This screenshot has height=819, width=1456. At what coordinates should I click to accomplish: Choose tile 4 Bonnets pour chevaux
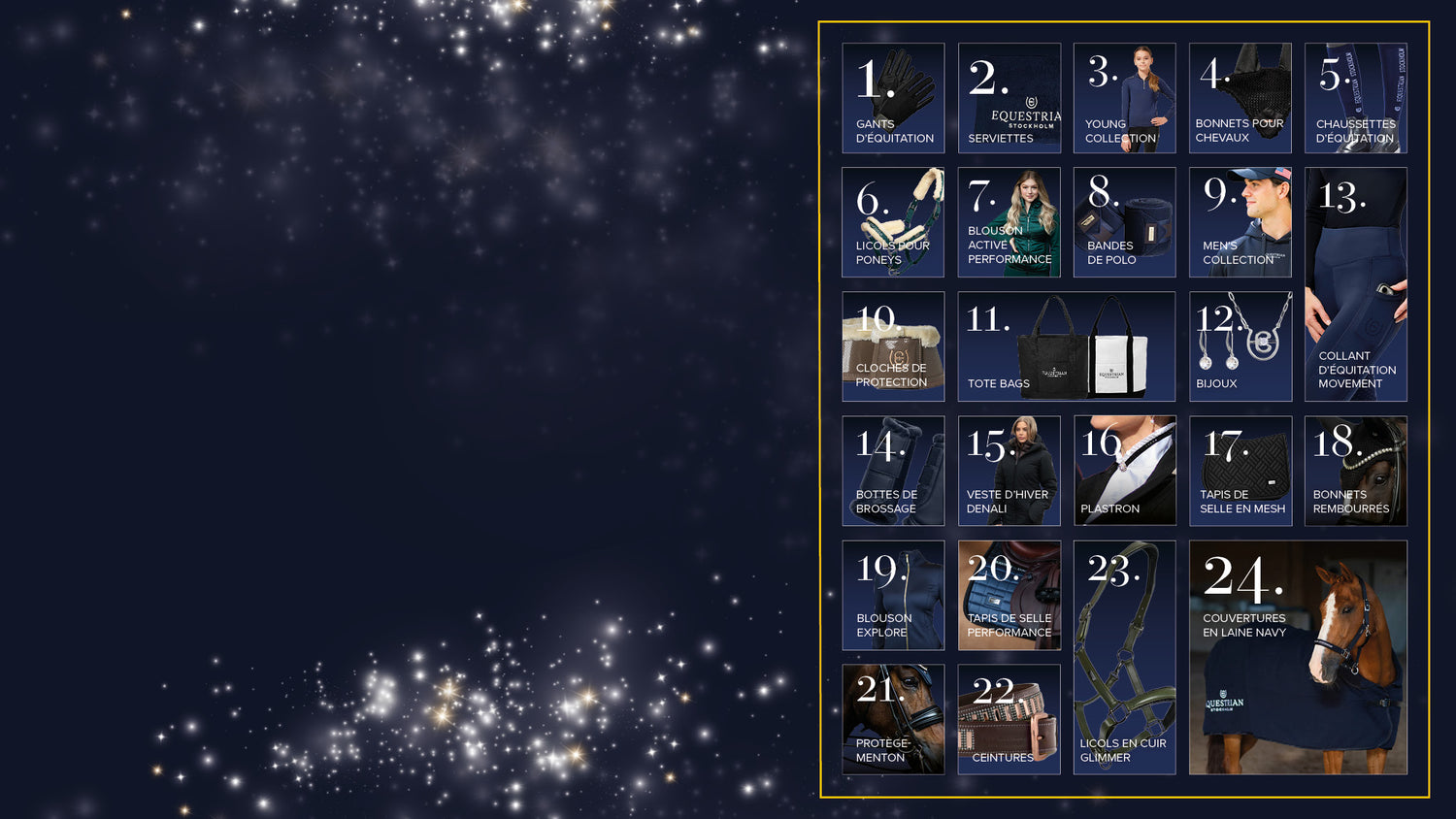[1240, 98]
